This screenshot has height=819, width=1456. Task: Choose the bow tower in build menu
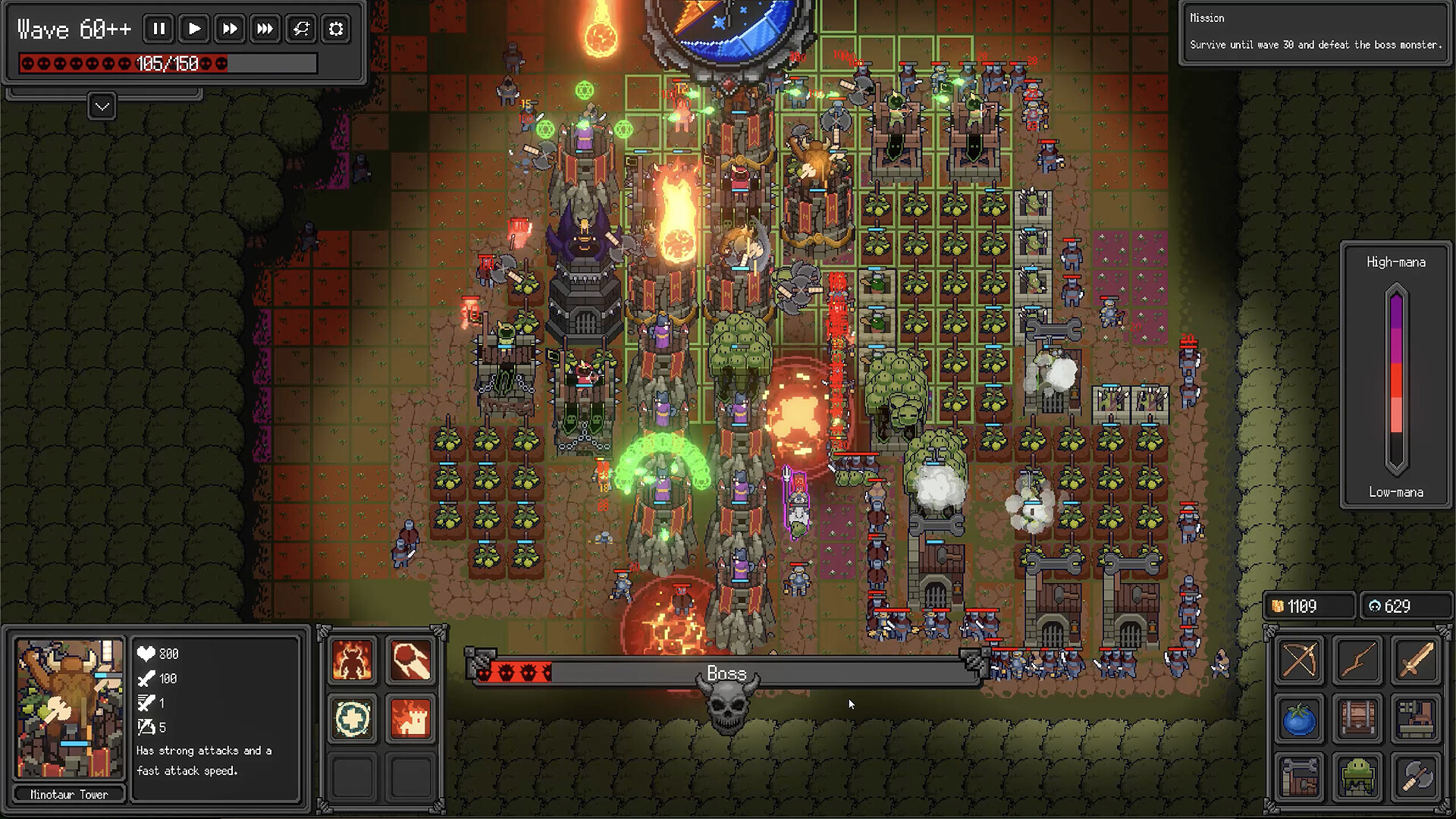1299,660
